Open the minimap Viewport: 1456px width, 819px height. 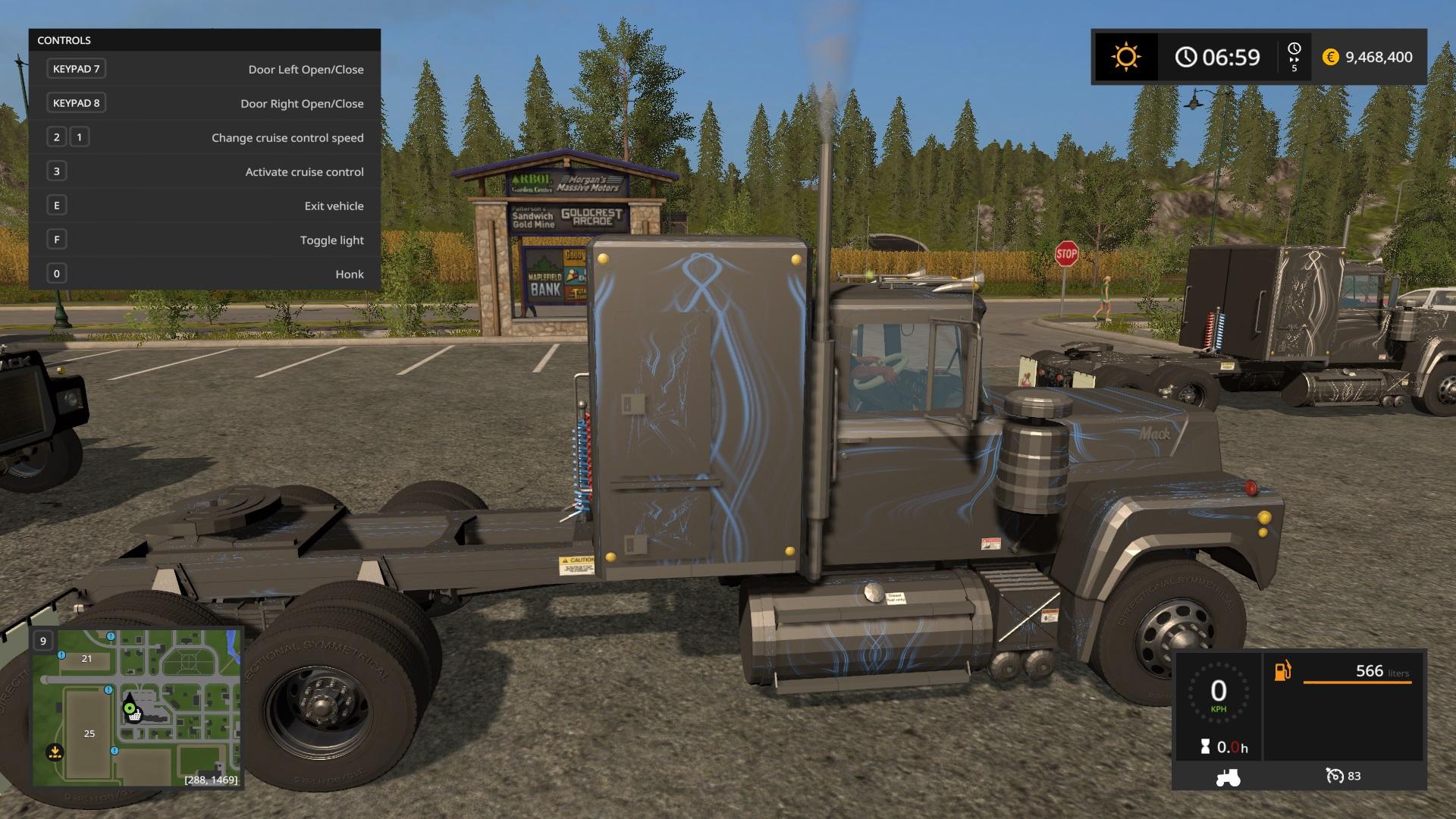pos(136,708)
